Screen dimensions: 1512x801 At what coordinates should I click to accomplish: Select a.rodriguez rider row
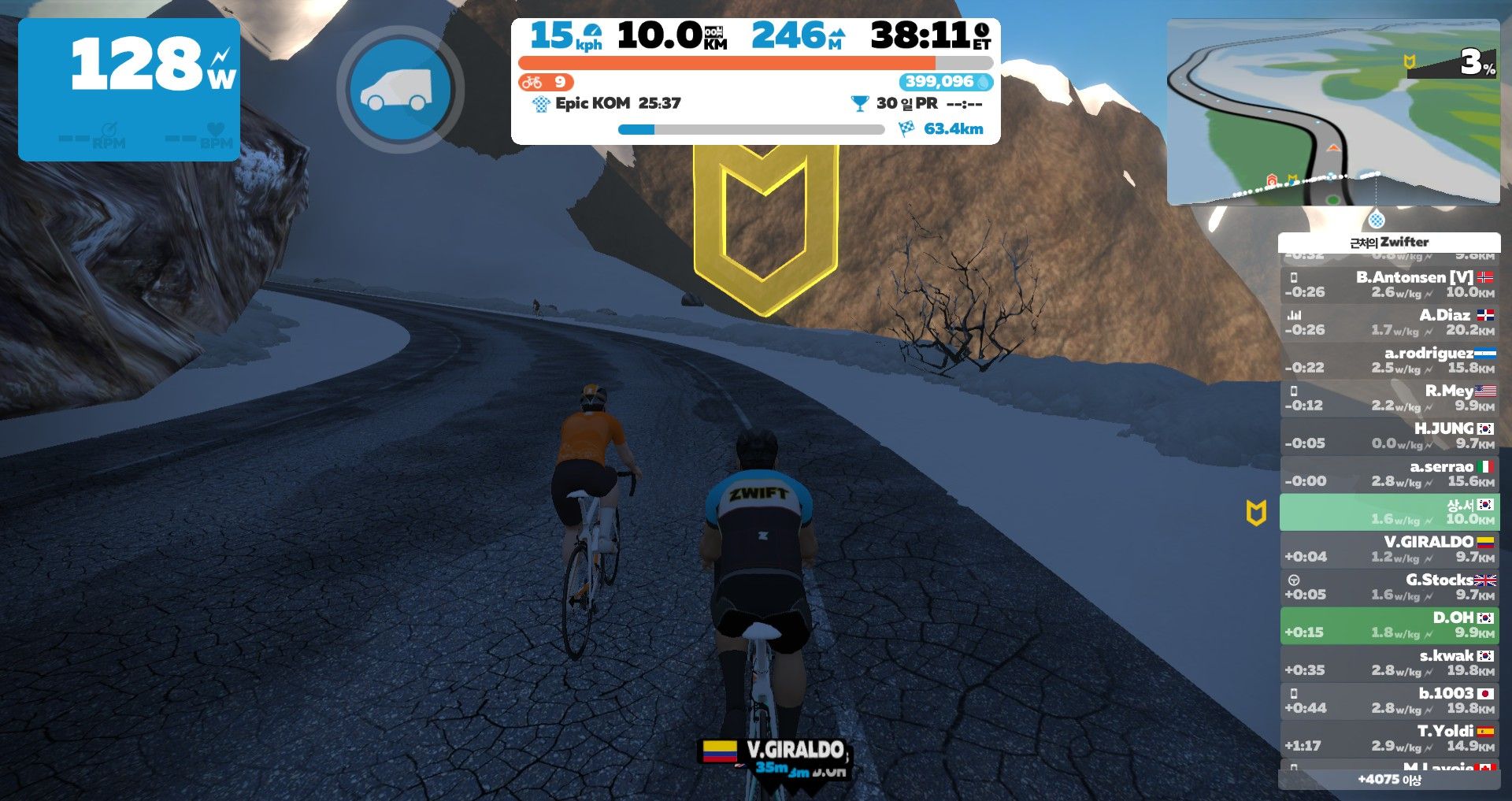click(x=1389, y=360)
